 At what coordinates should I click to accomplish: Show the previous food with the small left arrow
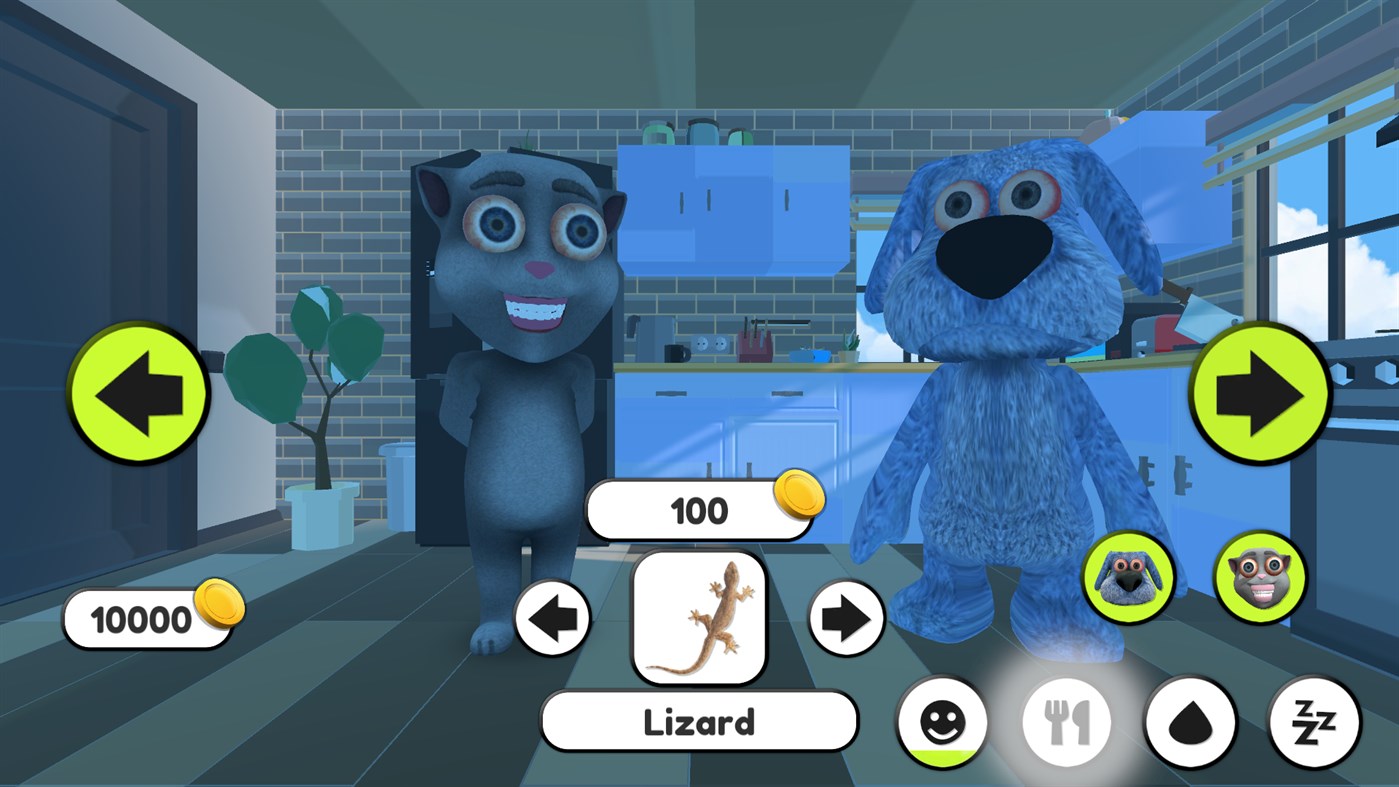(553, 620)
